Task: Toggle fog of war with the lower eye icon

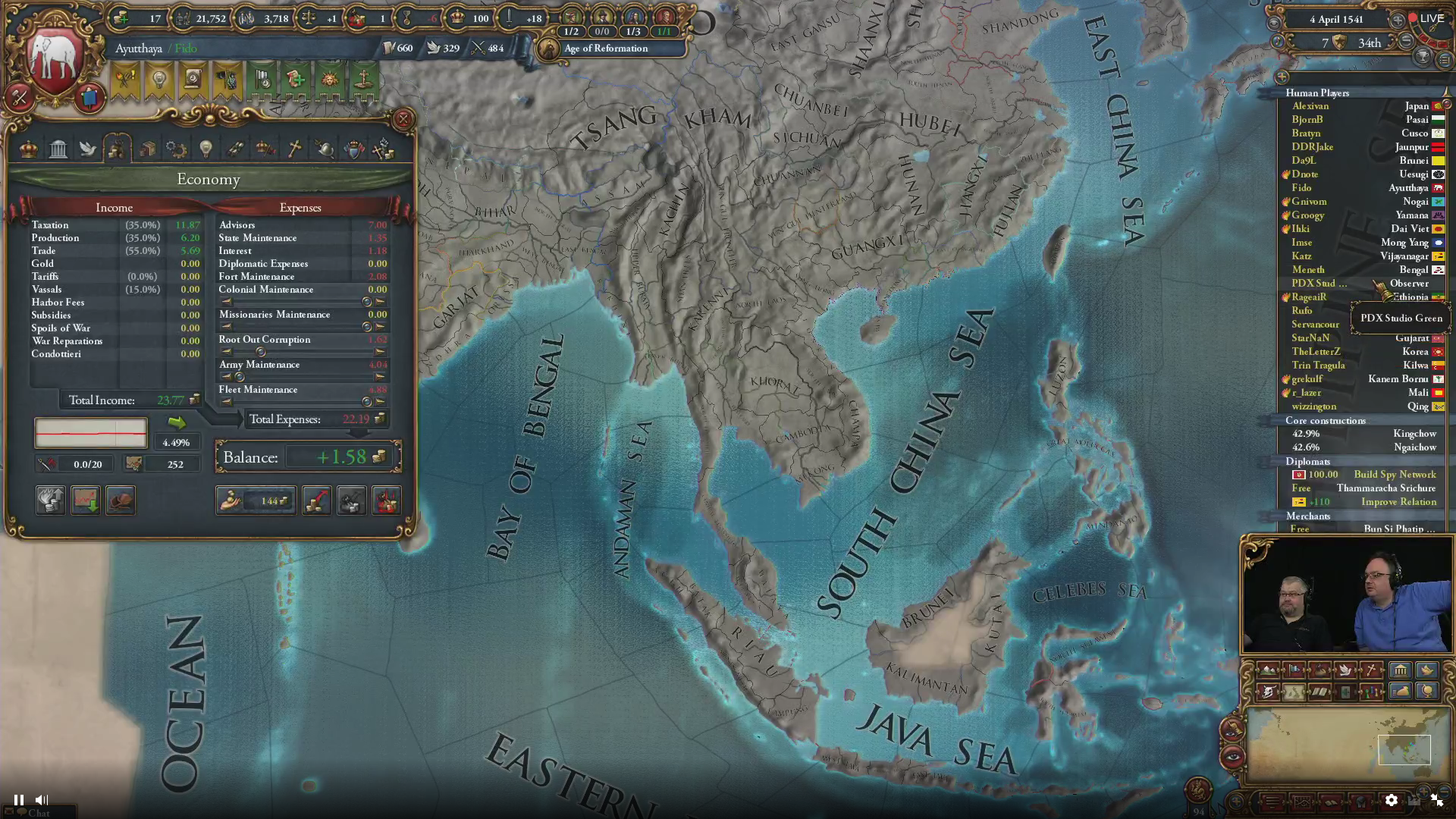Action: coord(1232,758)
